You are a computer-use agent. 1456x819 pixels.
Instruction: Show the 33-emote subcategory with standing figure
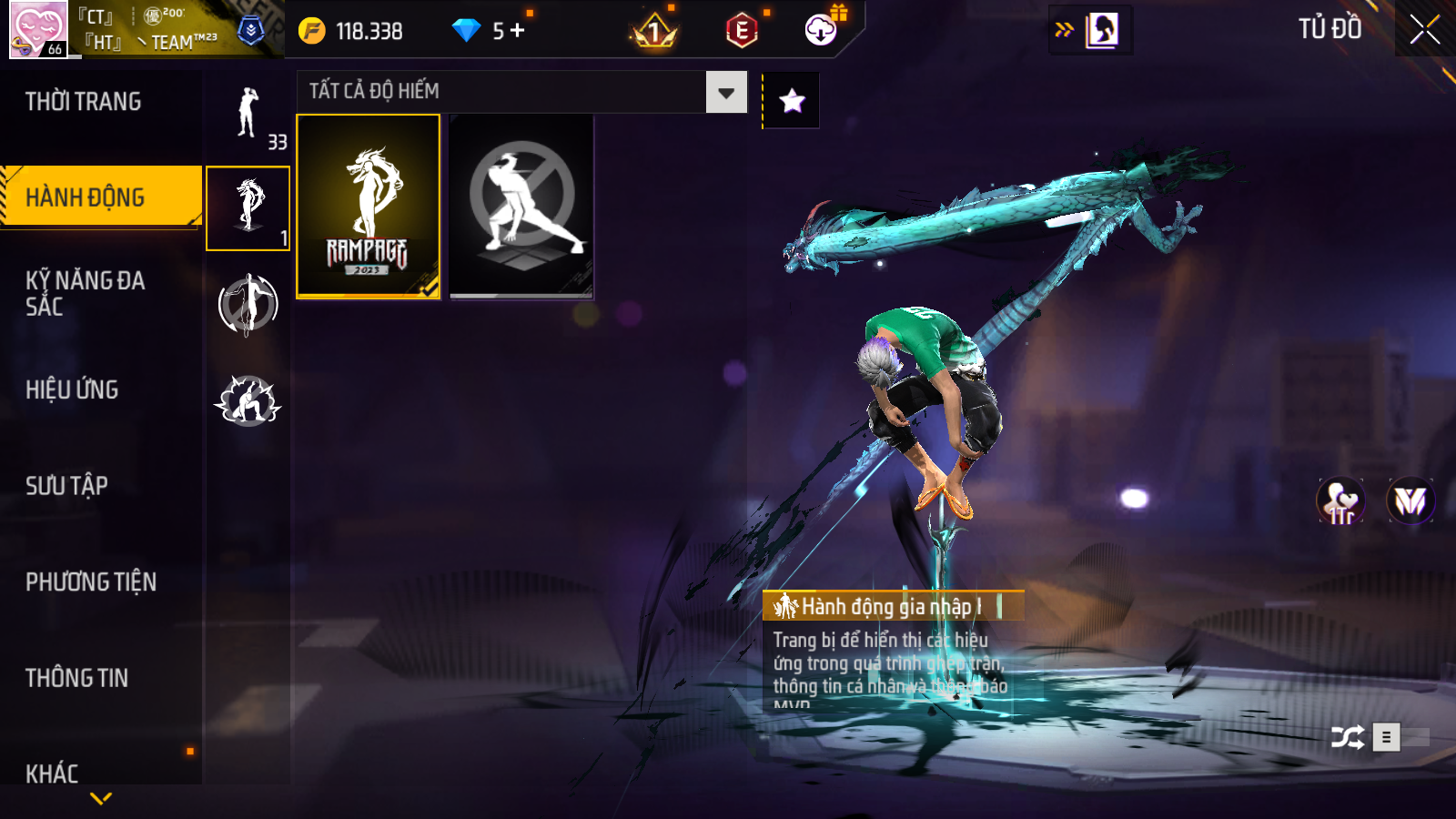point(248,114)
